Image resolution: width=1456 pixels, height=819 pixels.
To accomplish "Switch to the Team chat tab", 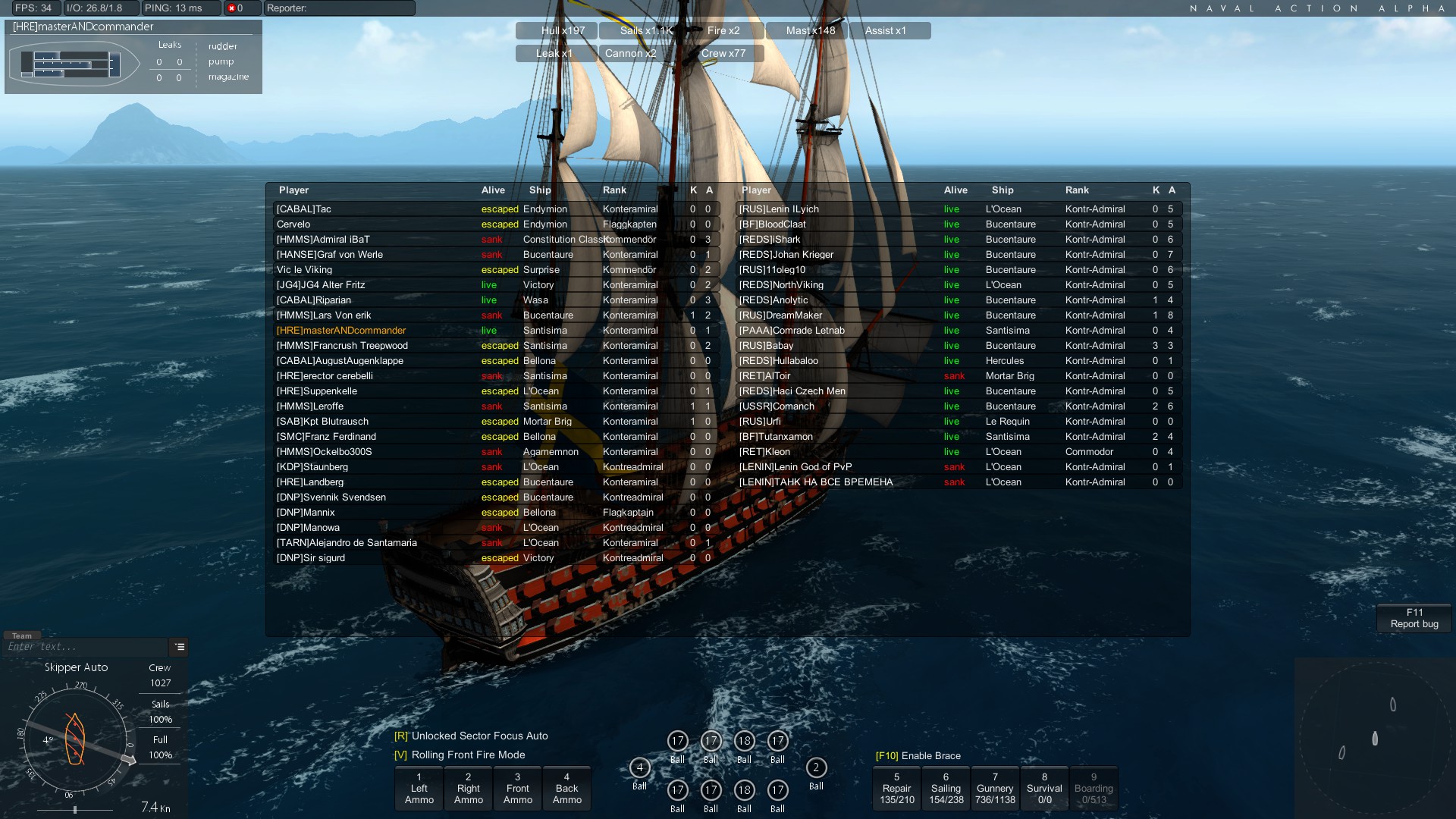I will point(21,634).
